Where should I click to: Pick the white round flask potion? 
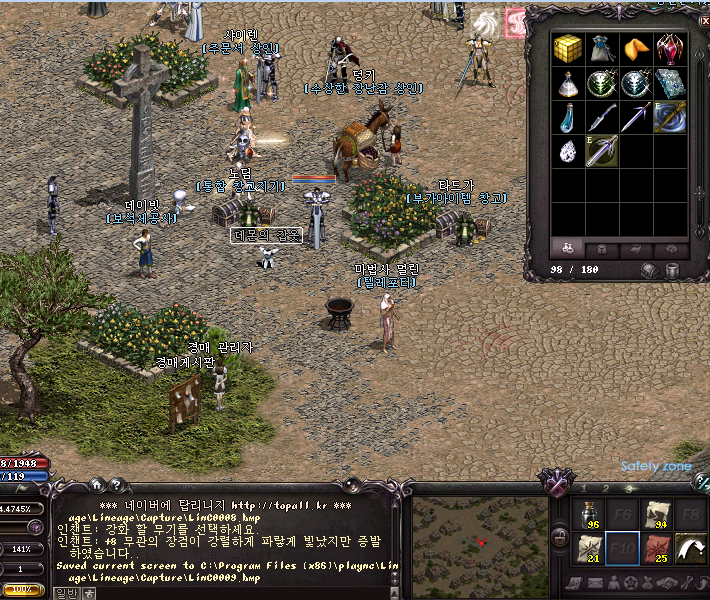pos(569,83)
